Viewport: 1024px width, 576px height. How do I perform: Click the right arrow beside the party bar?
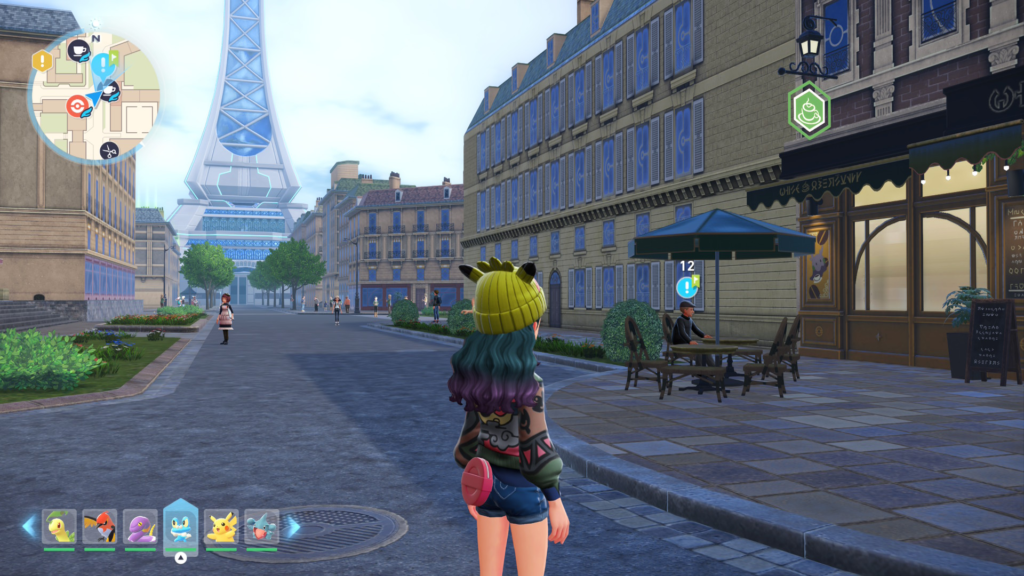coord(293,526)
